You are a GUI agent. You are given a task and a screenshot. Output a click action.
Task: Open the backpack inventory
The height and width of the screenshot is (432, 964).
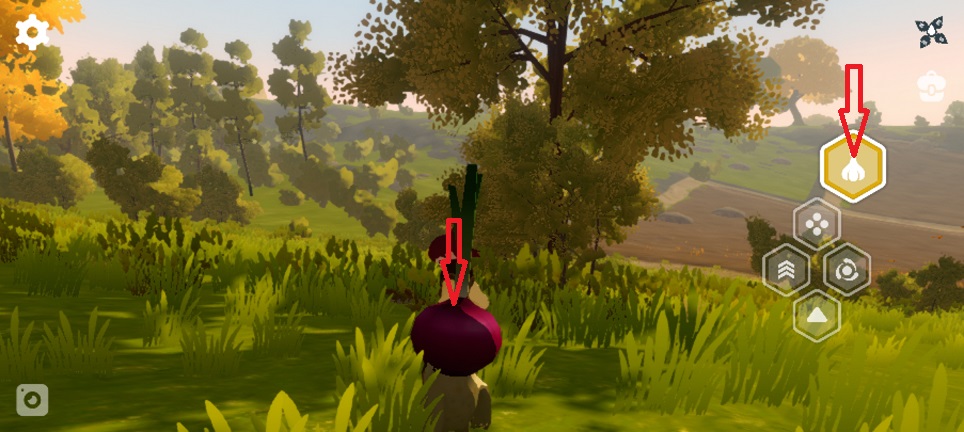coord(931,88)
